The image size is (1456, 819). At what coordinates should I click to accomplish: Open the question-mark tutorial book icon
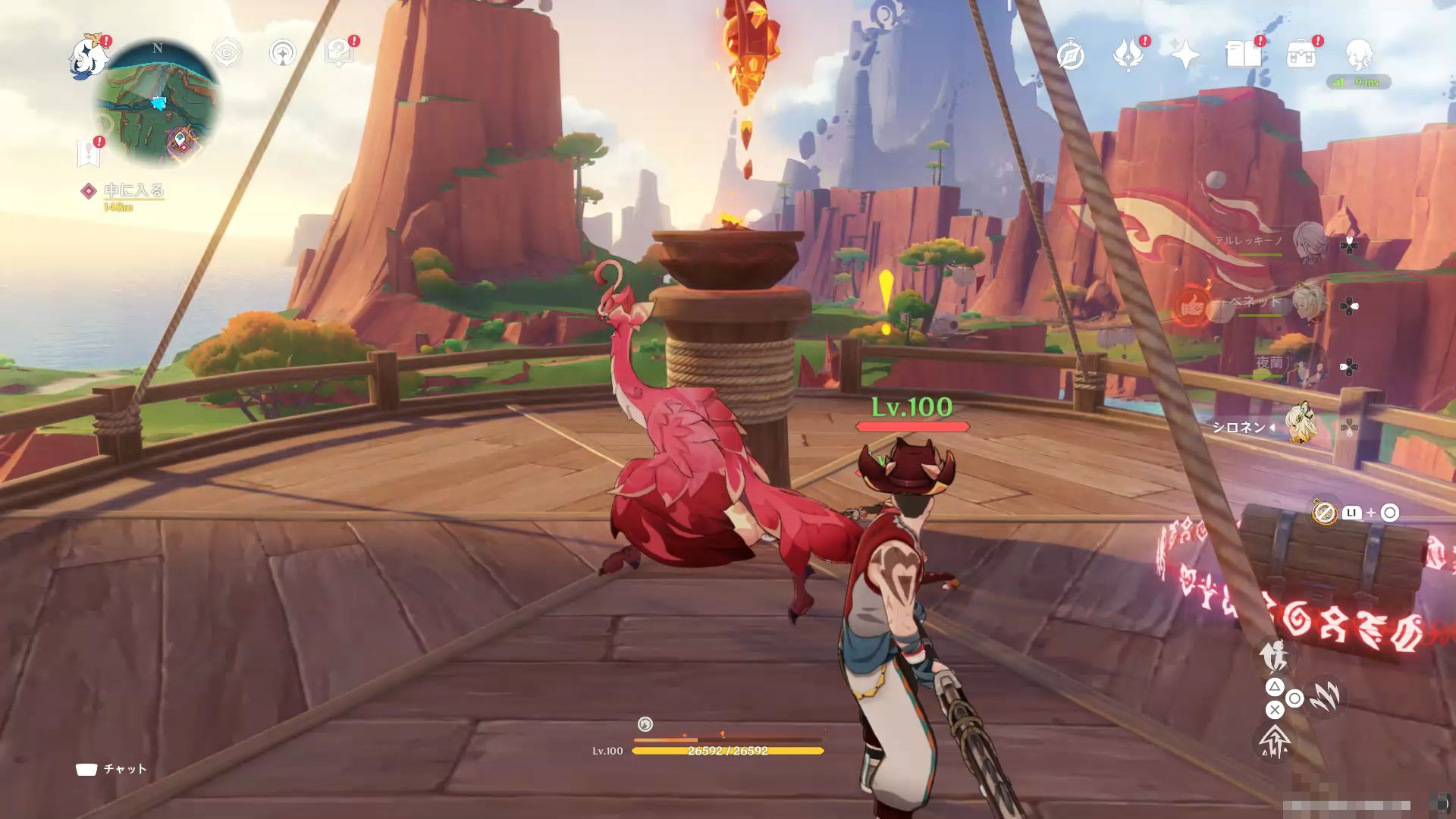338,52
